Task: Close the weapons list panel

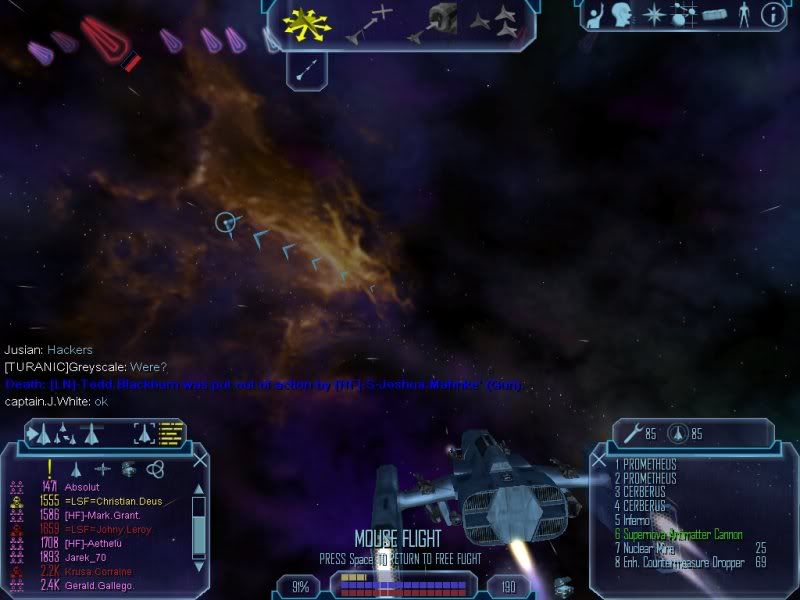Action: (599, 461)
